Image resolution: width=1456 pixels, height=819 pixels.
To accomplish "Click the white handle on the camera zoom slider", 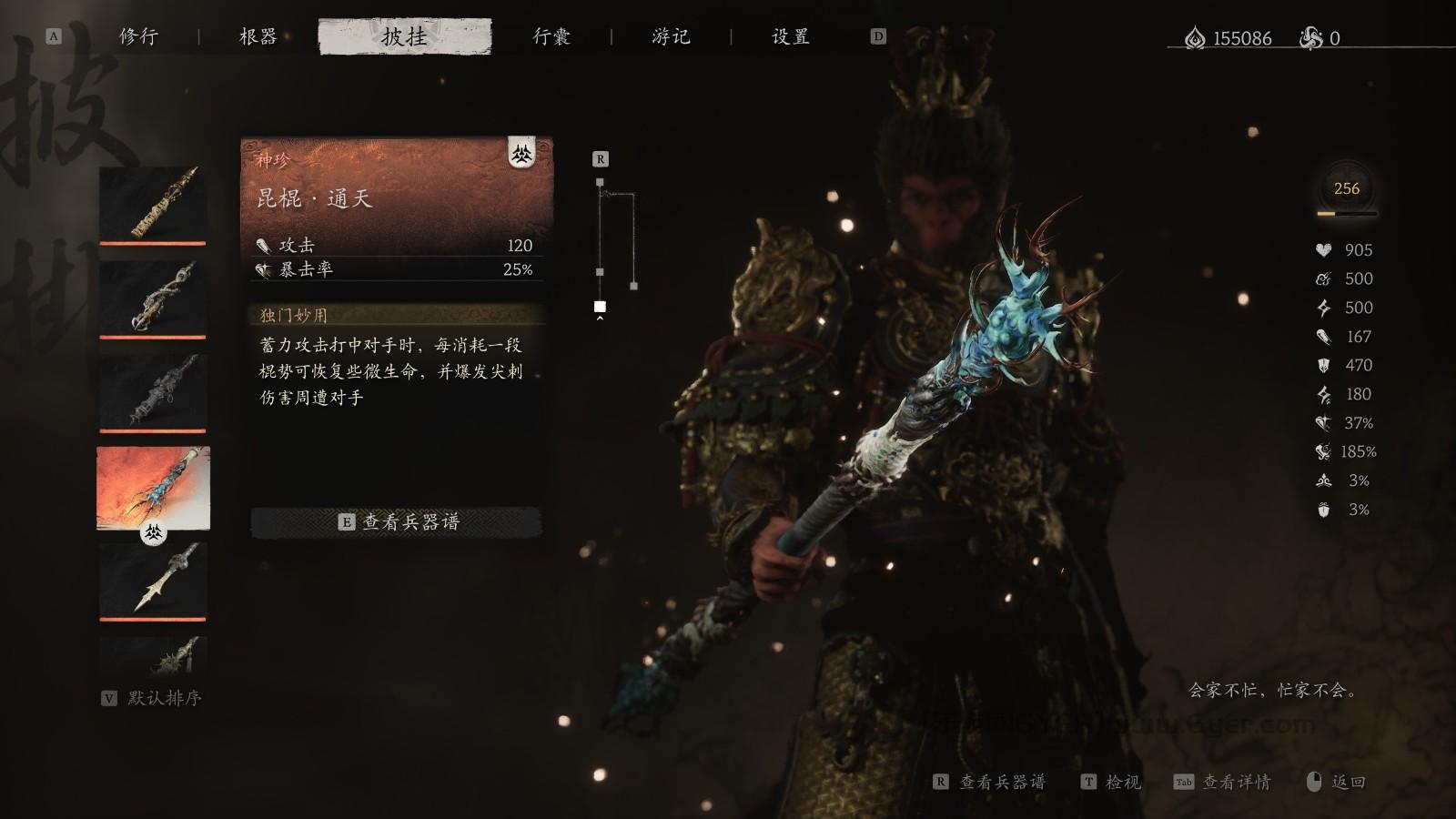I will tap(600, 308).
